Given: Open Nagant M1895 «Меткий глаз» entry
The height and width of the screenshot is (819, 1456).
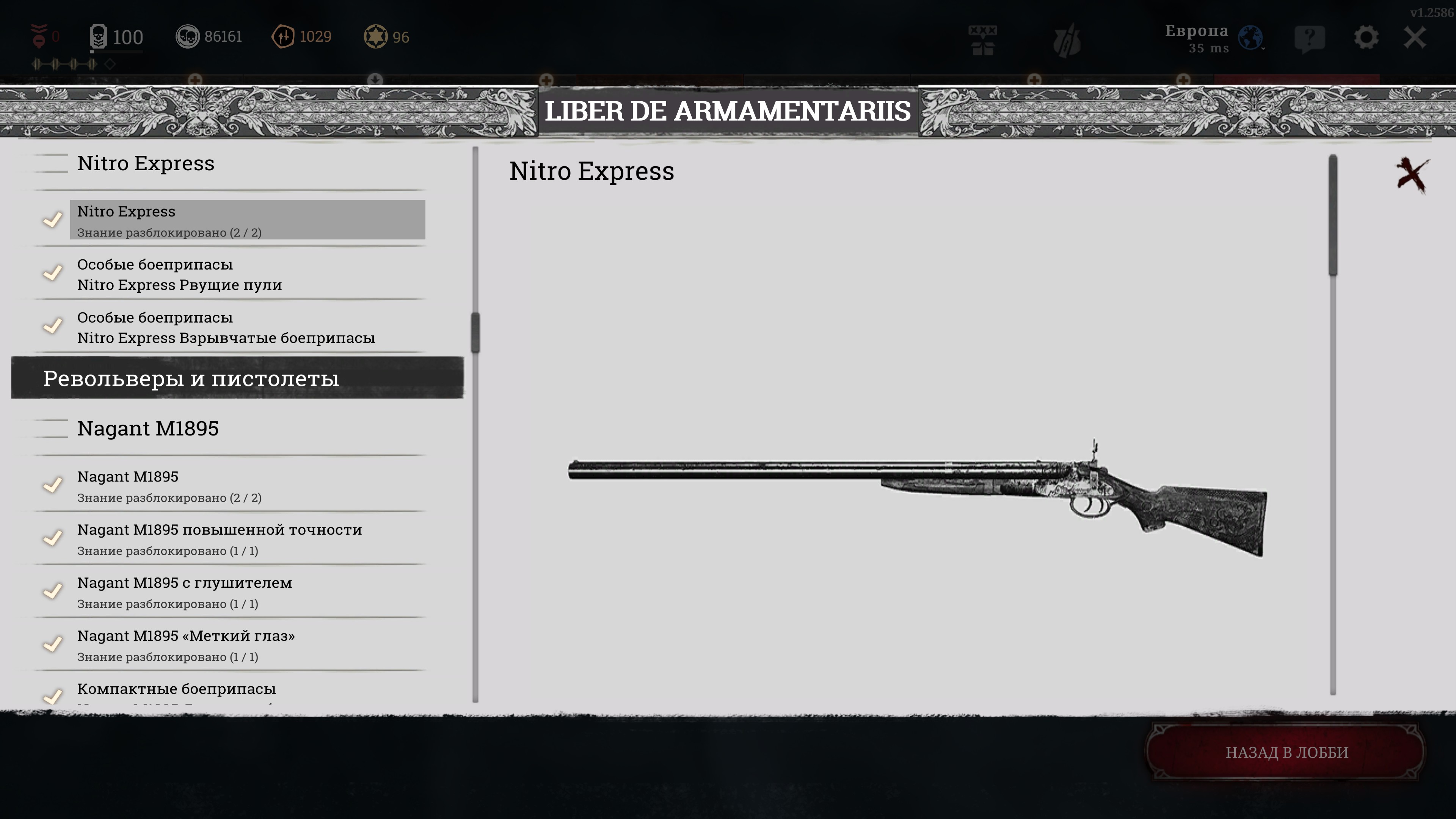Looking at the screenshot, I should click(x=247, y=645).
